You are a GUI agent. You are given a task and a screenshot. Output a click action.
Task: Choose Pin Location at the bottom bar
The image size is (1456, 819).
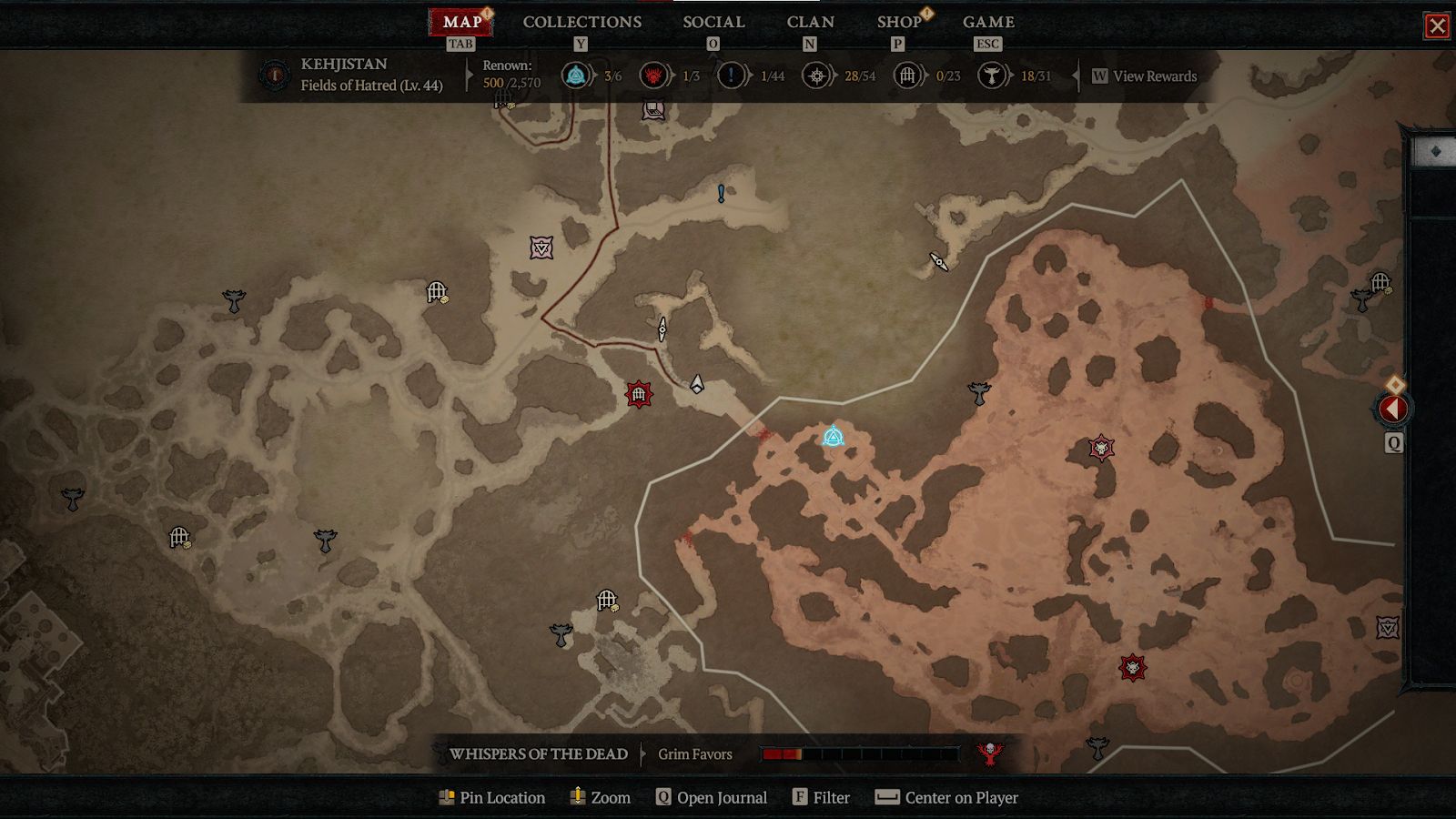coord(492,797)
